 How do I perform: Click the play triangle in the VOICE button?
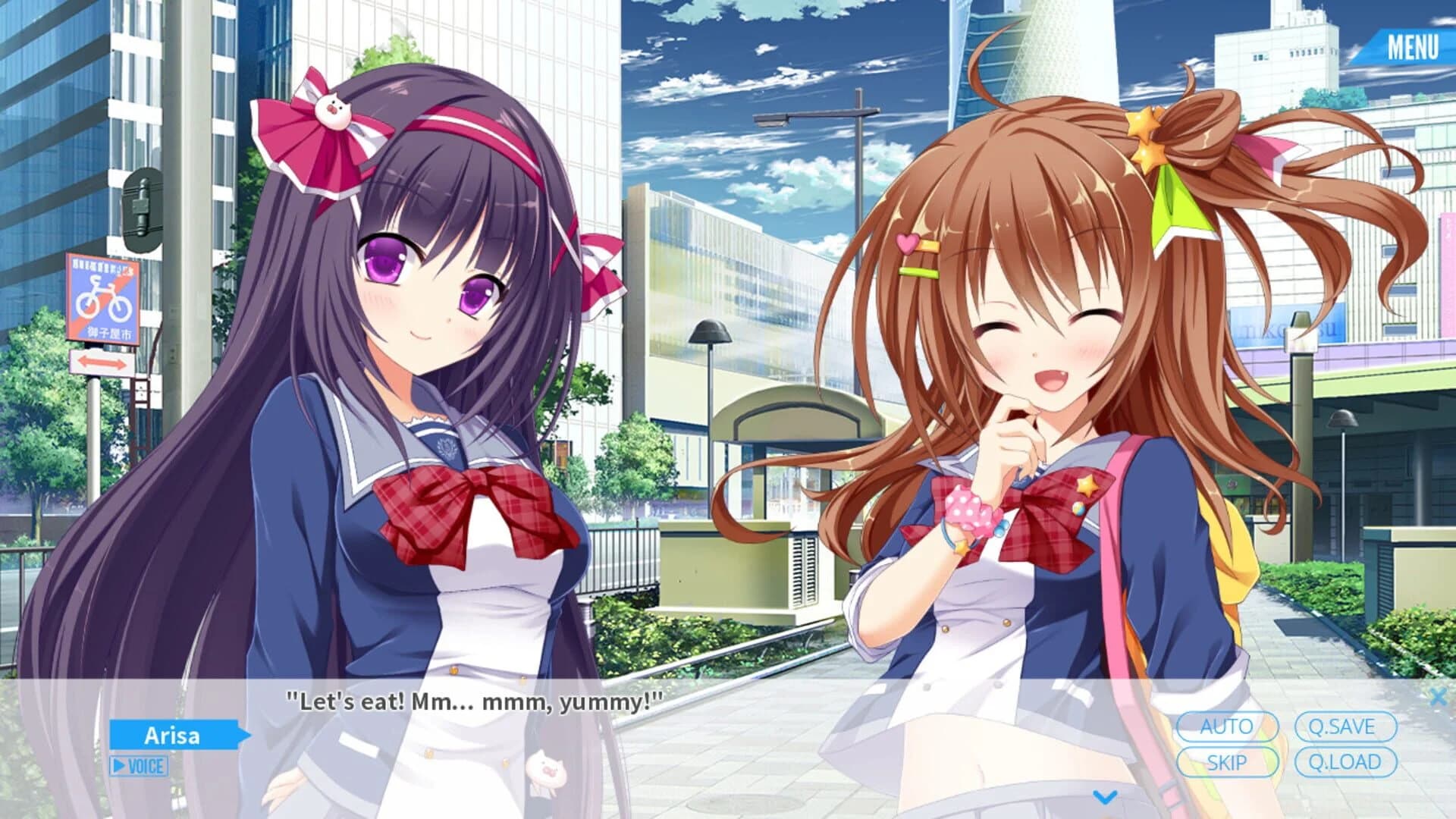[120, 767]
